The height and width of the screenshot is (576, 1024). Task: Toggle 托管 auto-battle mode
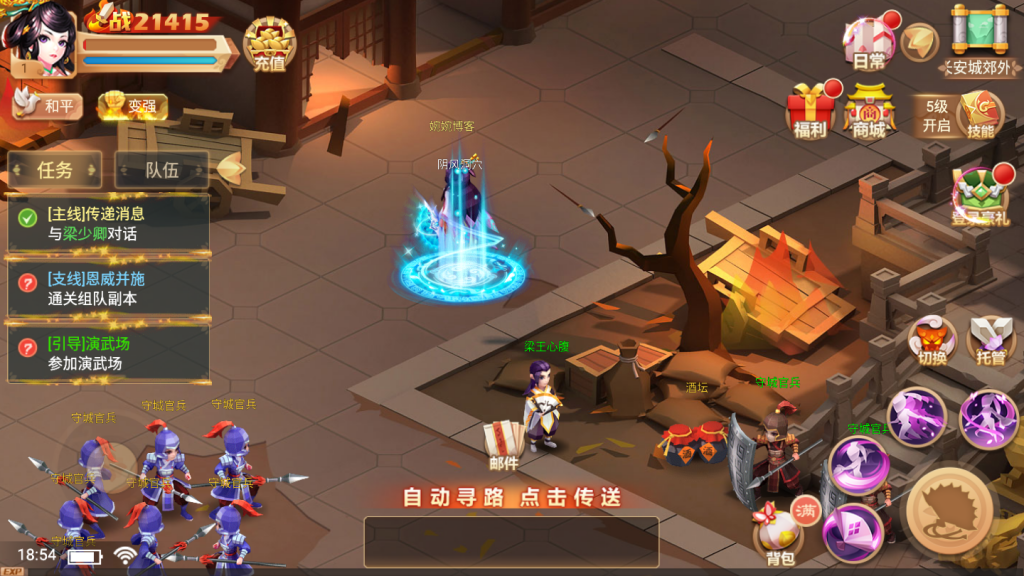[x=990, y=342]
